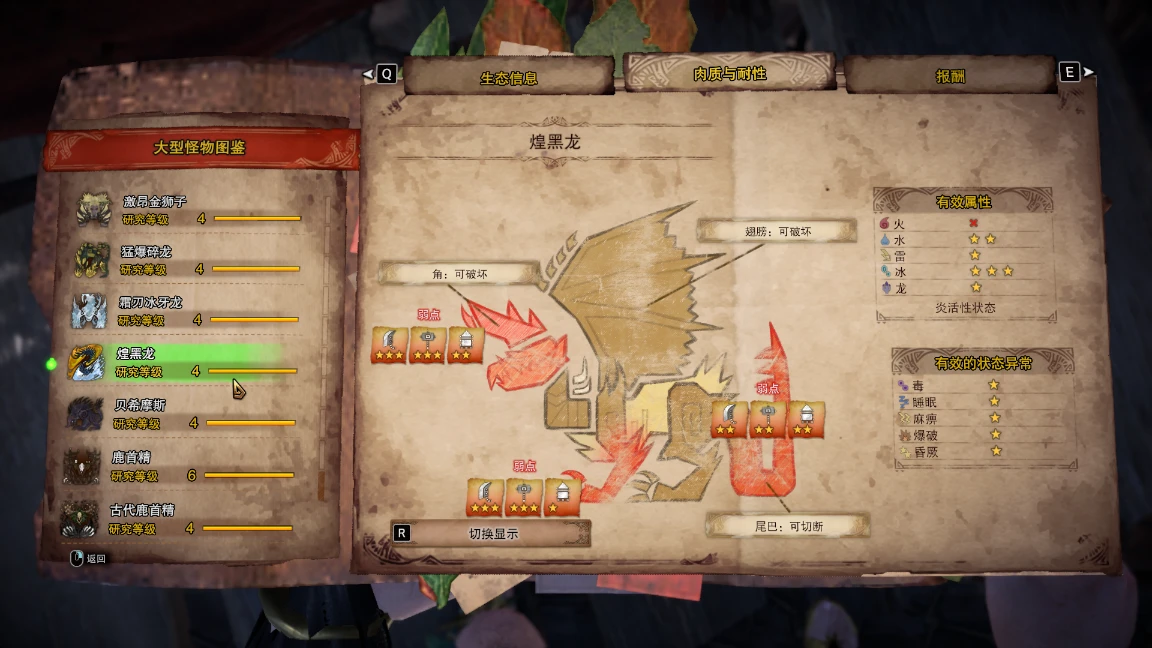This screenshot has height=648, width=1152.
Task: Switch to the 生态信息 tab
Action: 509,78
